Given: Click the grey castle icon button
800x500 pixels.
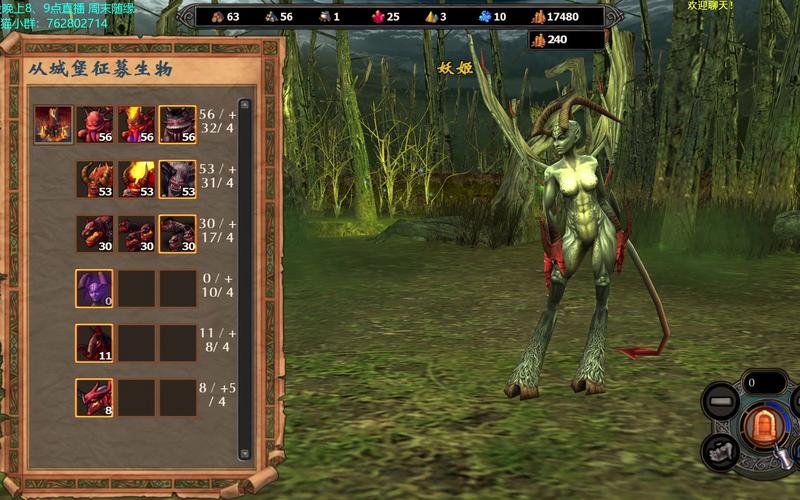Looking at the screenshot, I should [x=722, y=451].
